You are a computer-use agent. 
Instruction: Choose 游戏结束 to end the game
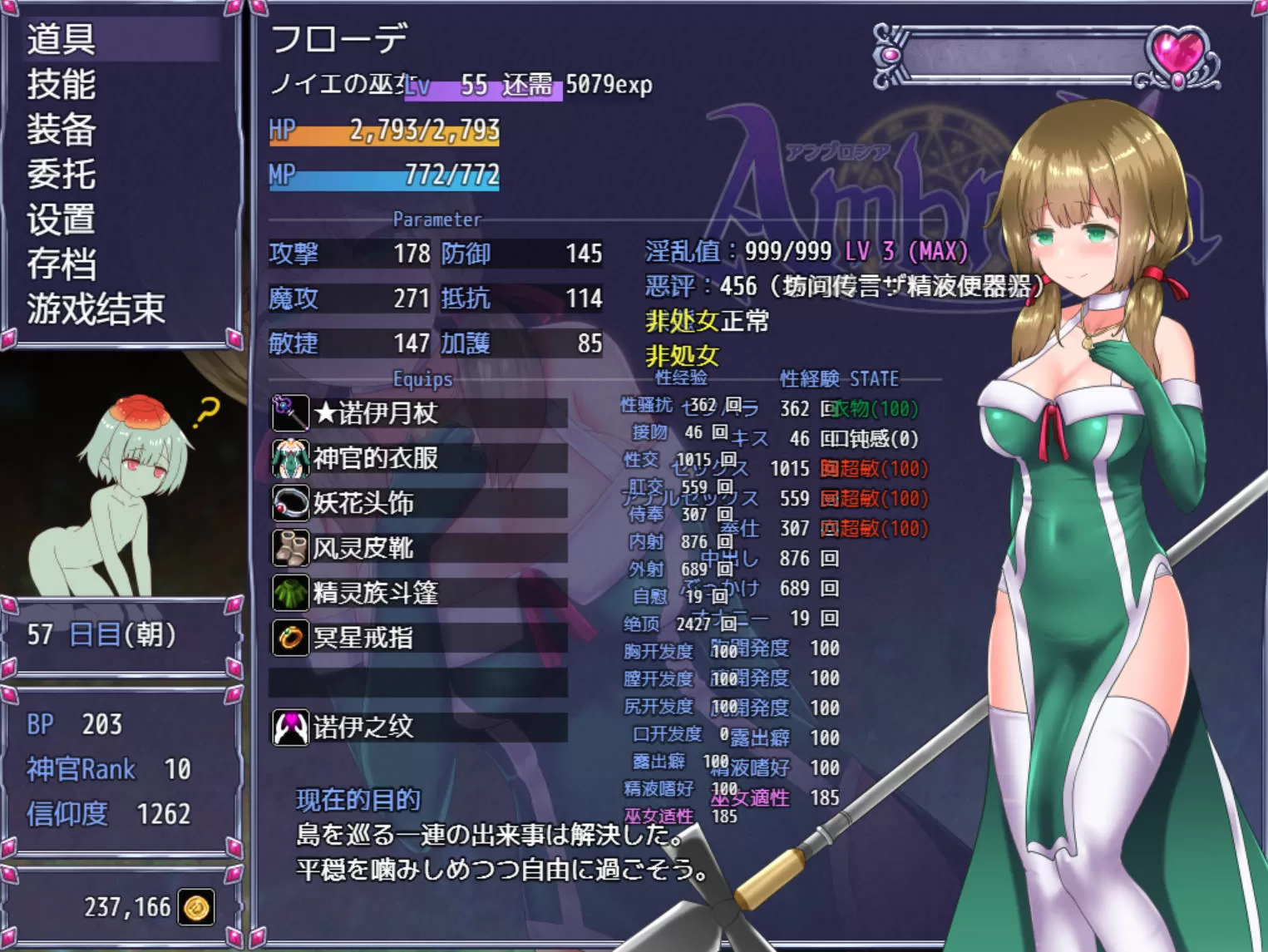pyautogui.click(x=96, y=308)
